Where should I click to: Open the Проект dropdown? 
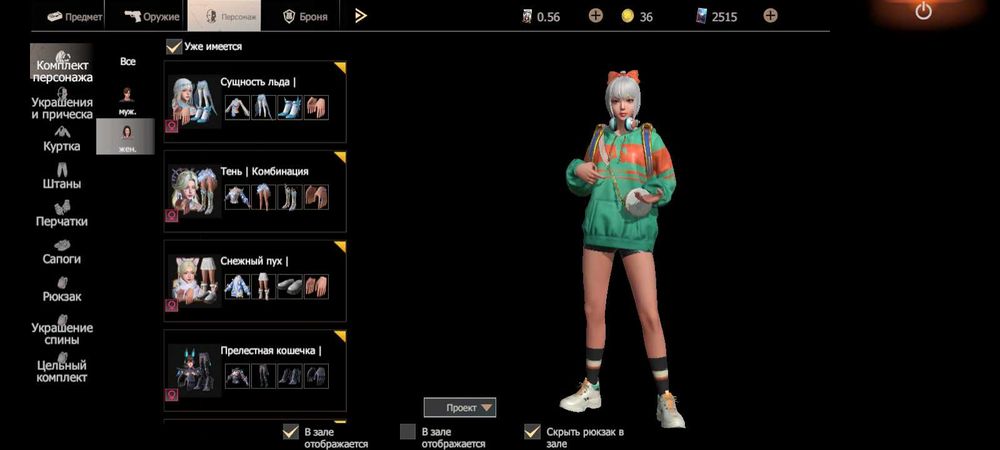point(459,407)
